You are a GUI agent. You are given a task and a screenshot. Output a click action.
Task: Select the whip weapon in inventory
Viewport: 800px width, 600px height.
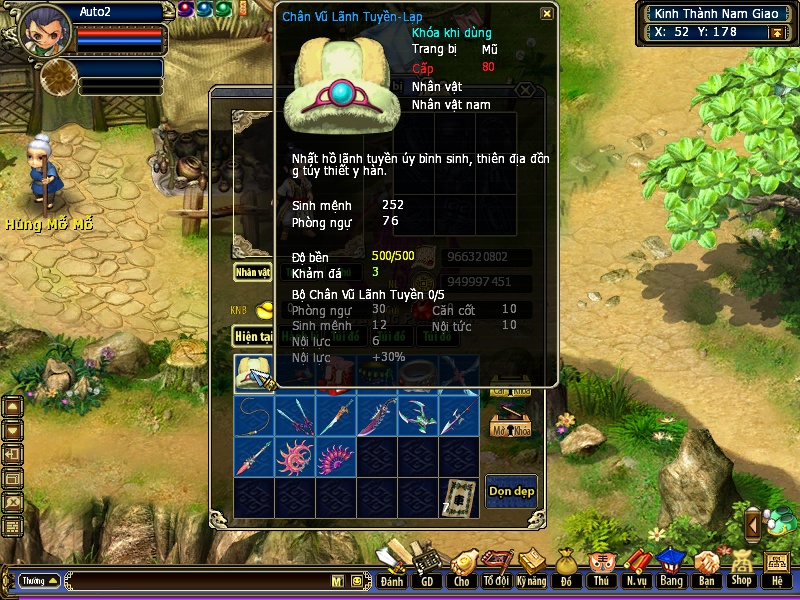[255, 415]
